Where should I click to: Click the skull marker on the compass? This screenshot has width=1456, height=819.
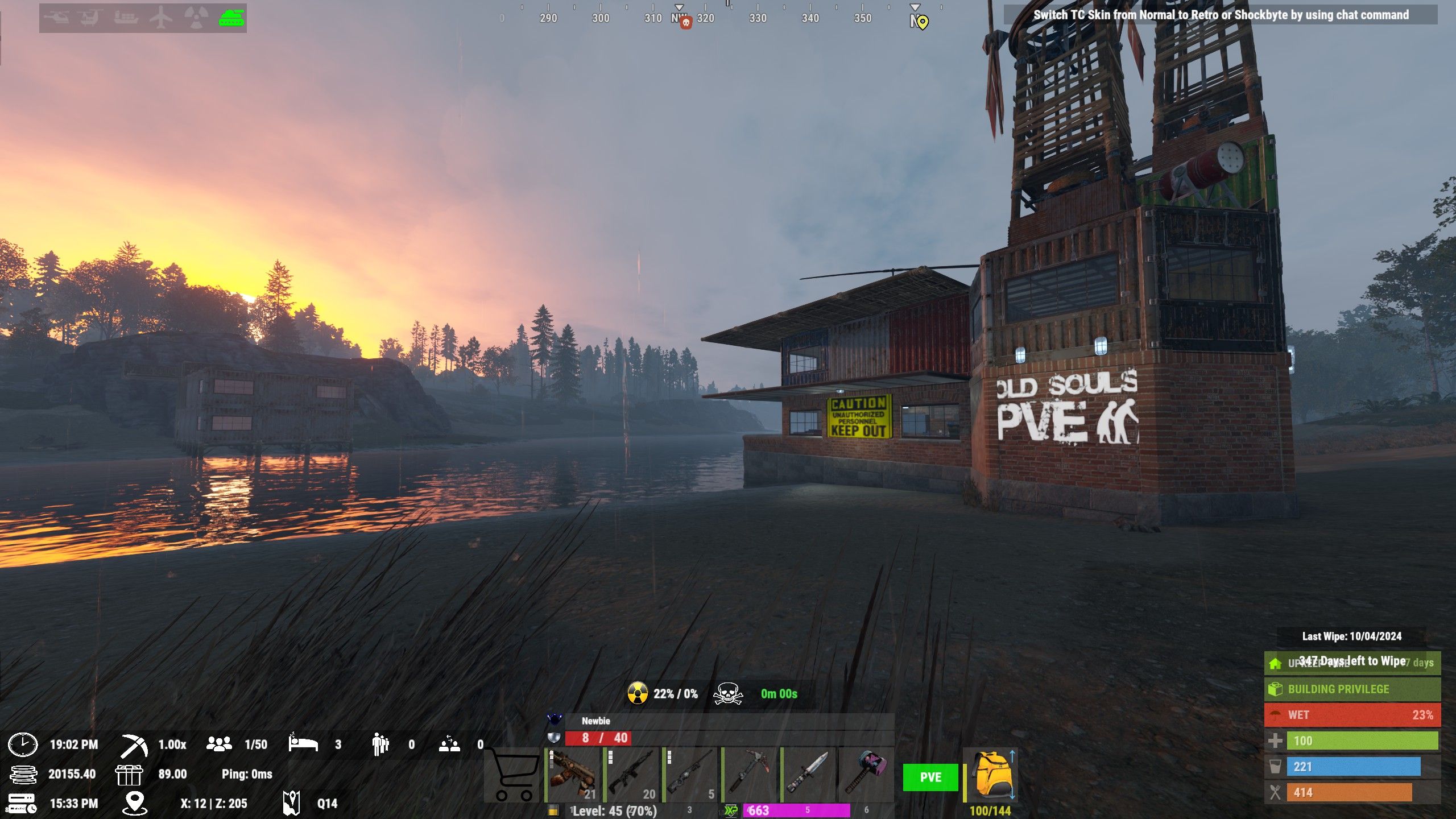686,23
